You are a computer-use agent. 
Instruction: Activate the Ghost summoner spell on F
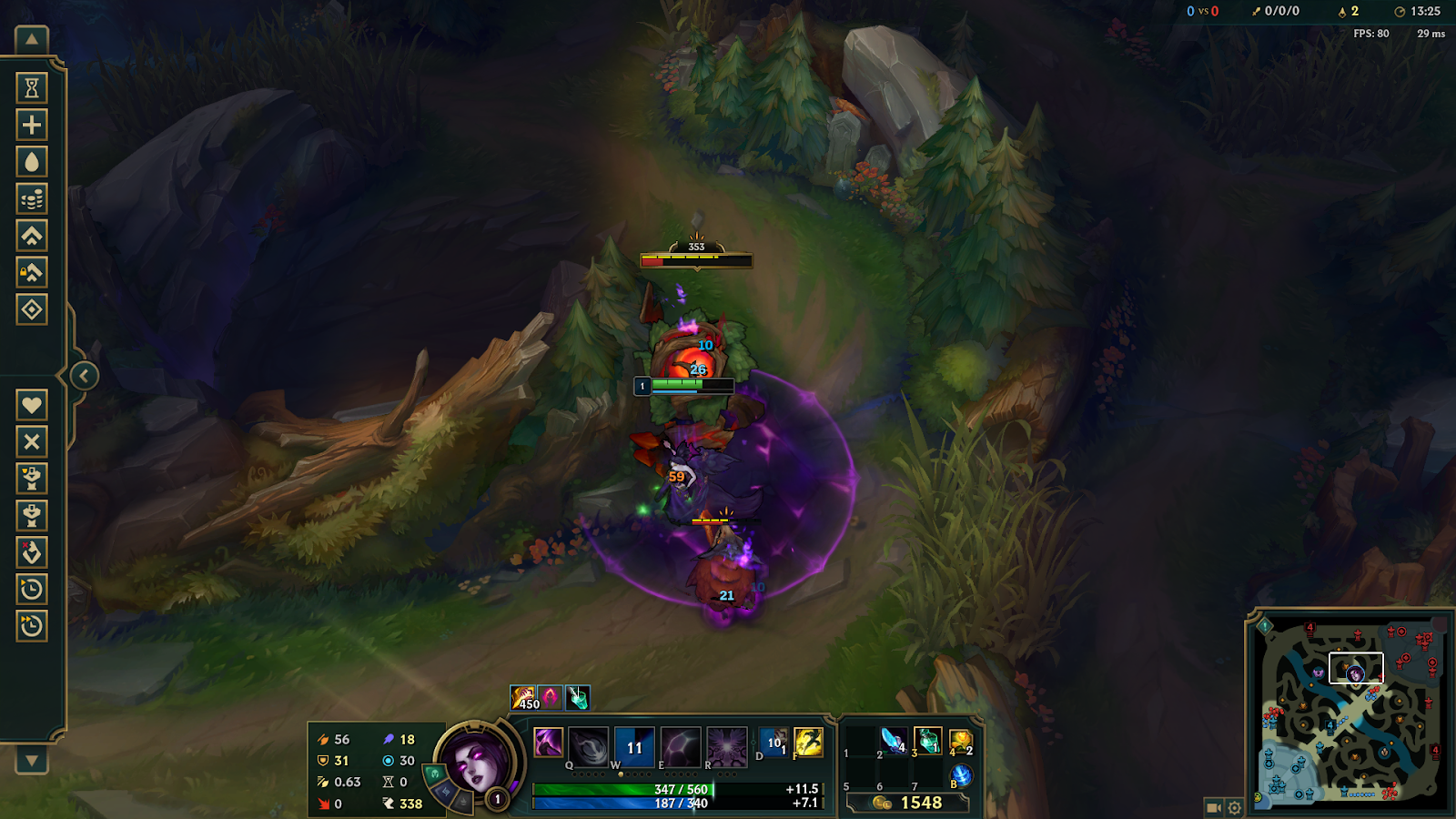click(809, 743)
